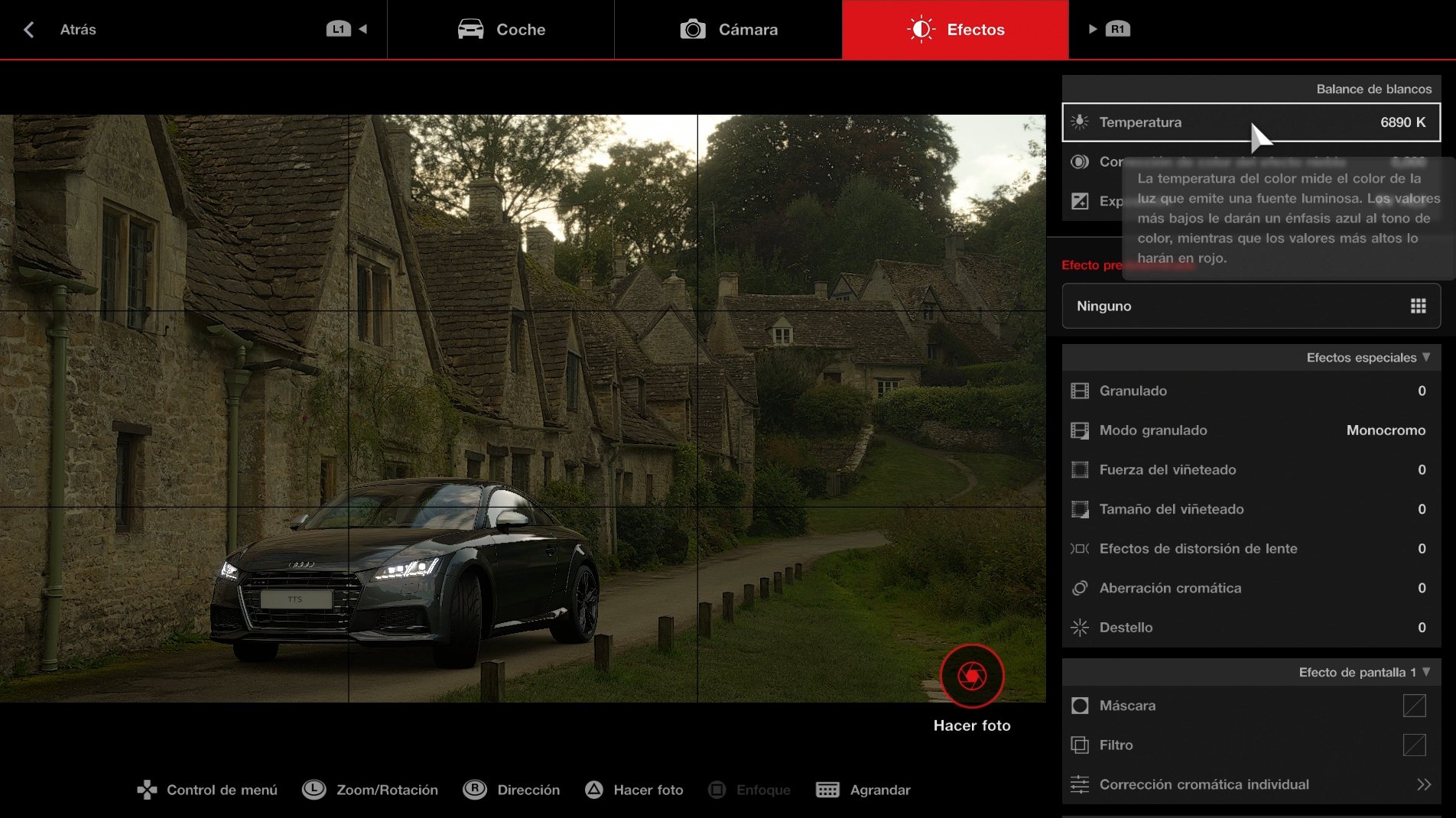Adjust the Temperatura slider at 6890 K
Viewport: 1456px width, 818px height.
(x=1251, y=122)
